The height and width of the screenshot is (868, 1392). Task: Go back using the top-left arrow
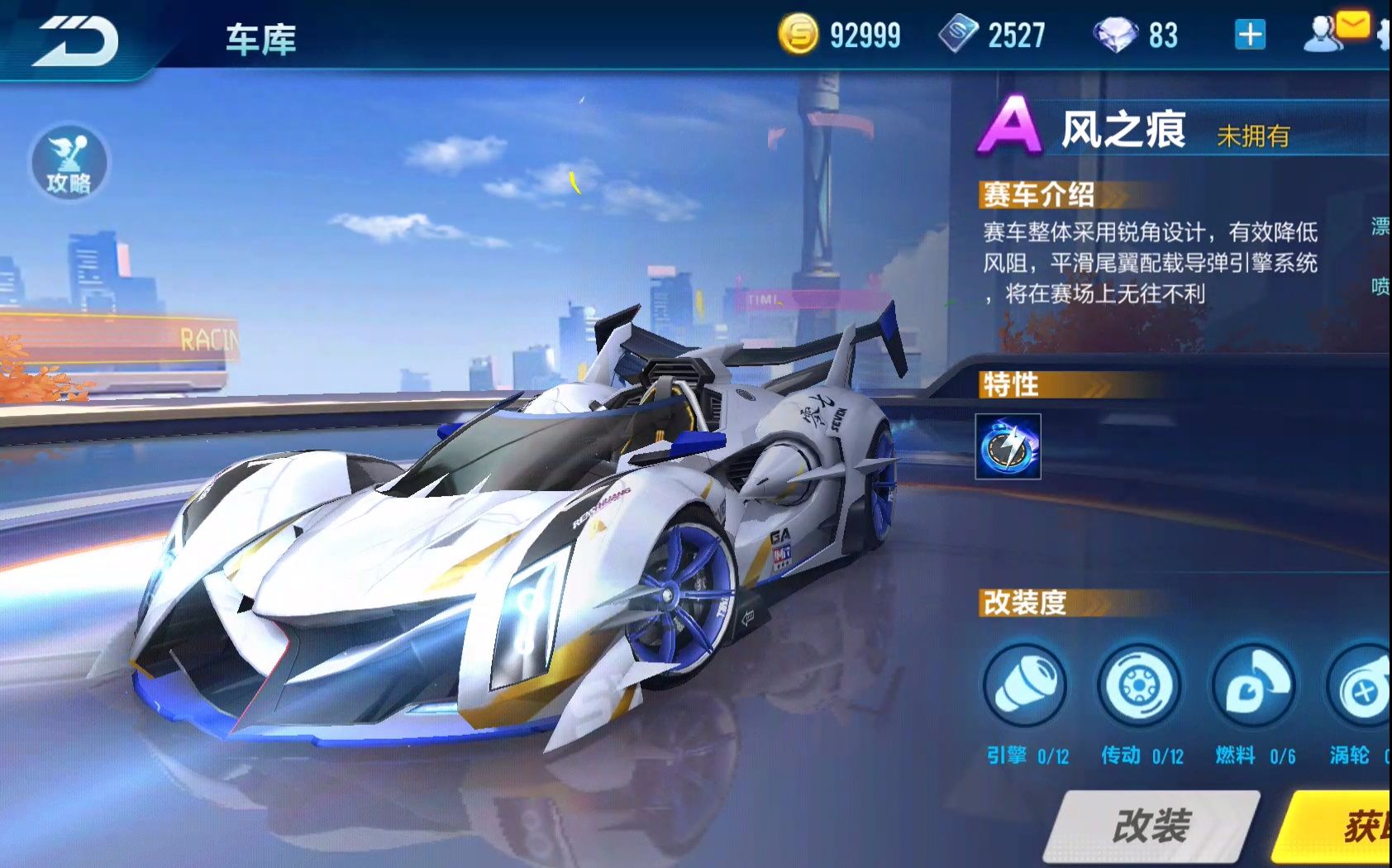click(x=76, y=40)
